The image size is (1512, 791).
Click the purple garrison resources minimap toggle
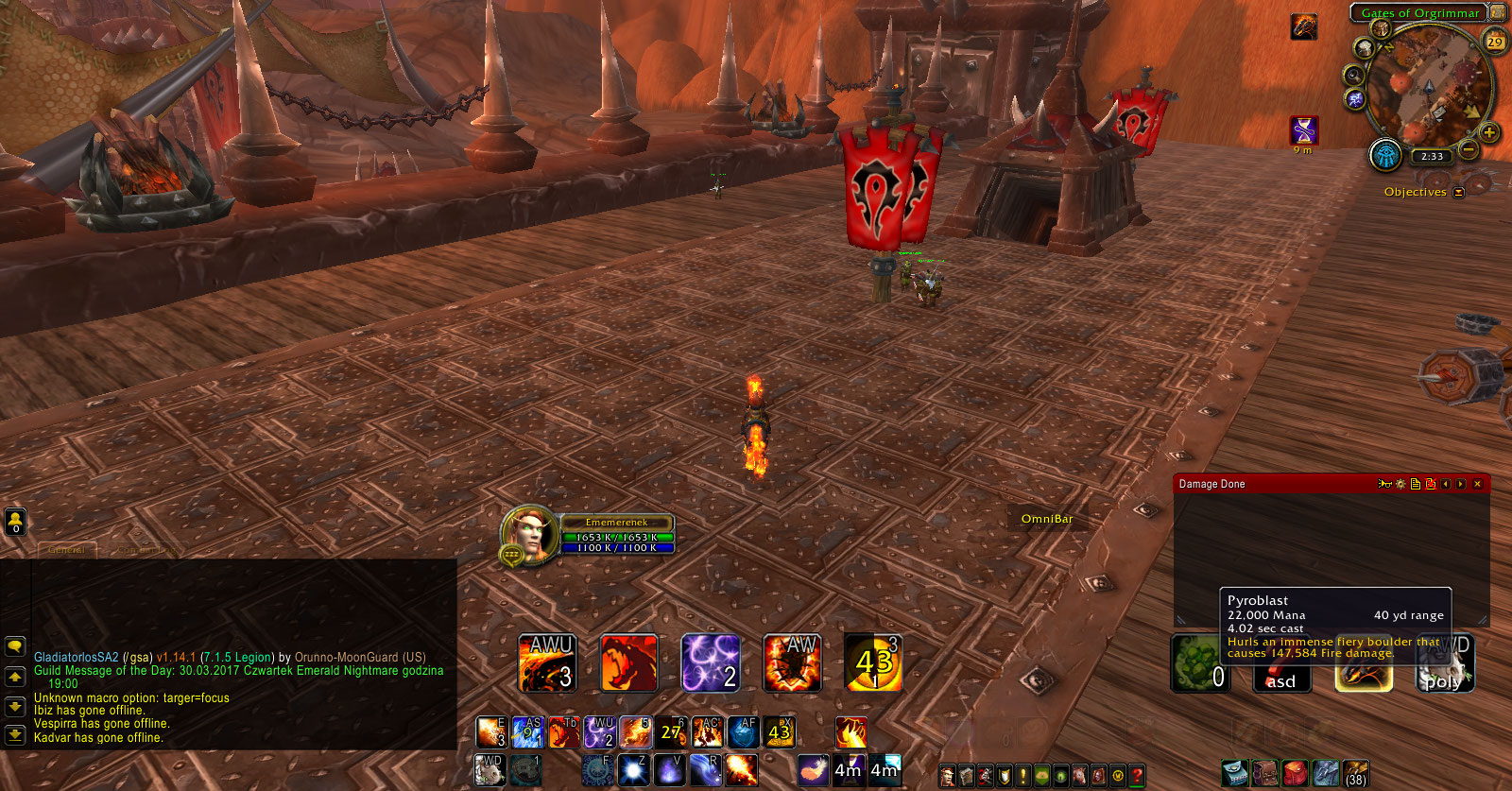[x=1355, y=99]
